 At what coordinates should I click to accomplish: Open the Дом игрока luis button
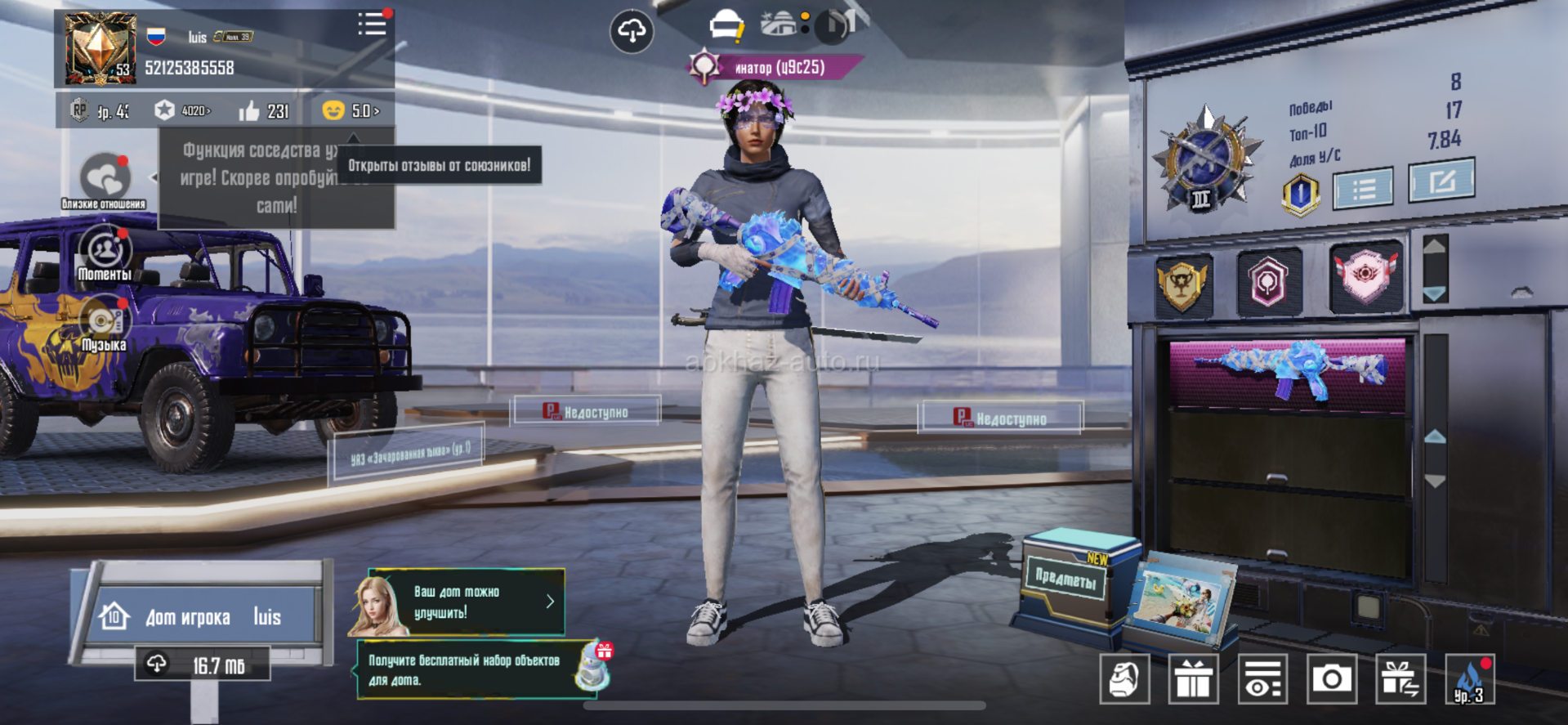pos(202,616)
